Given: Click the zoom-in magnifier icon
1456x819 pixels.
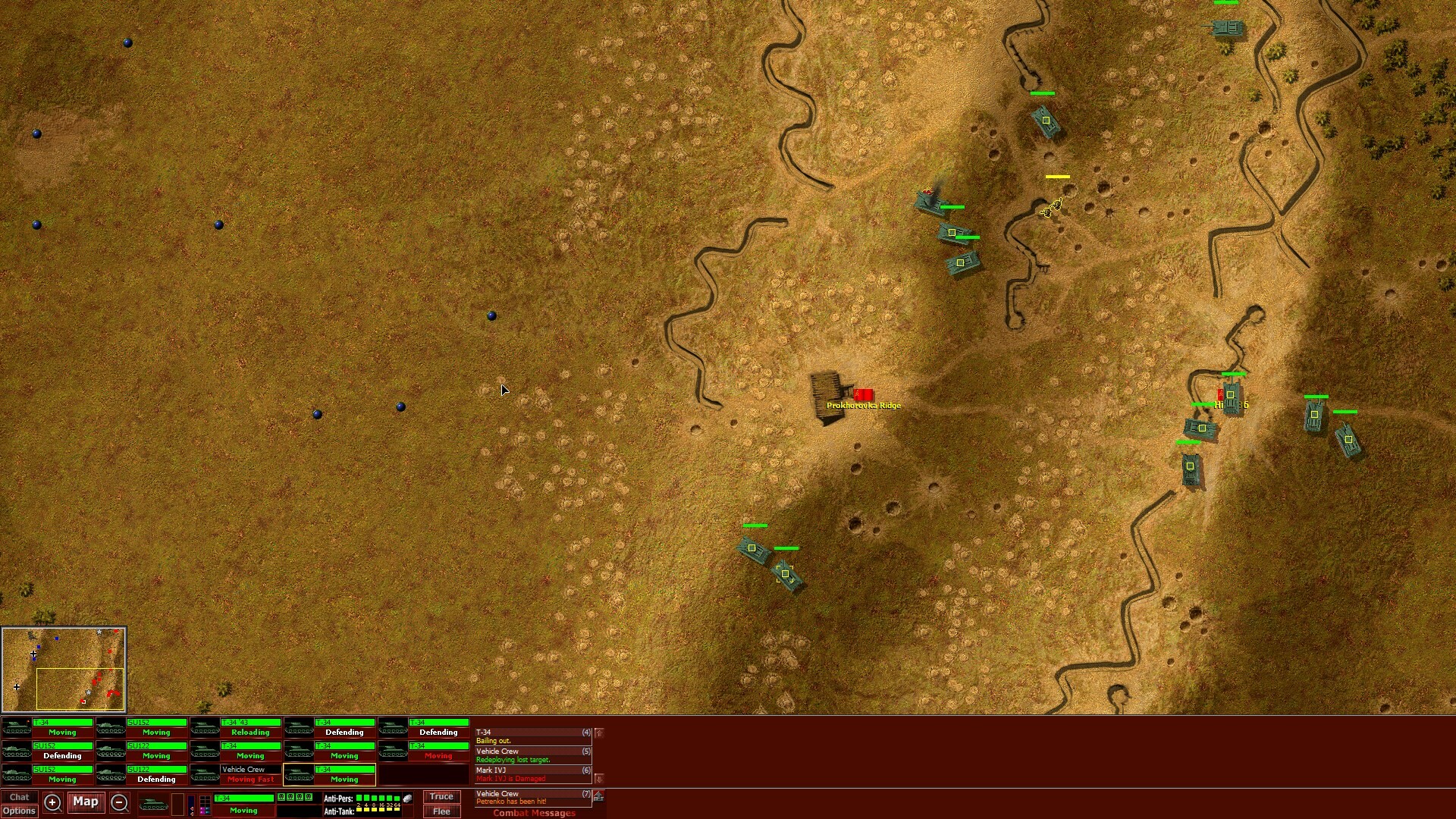Looking at the screenshot, I should tap(52, 803).
